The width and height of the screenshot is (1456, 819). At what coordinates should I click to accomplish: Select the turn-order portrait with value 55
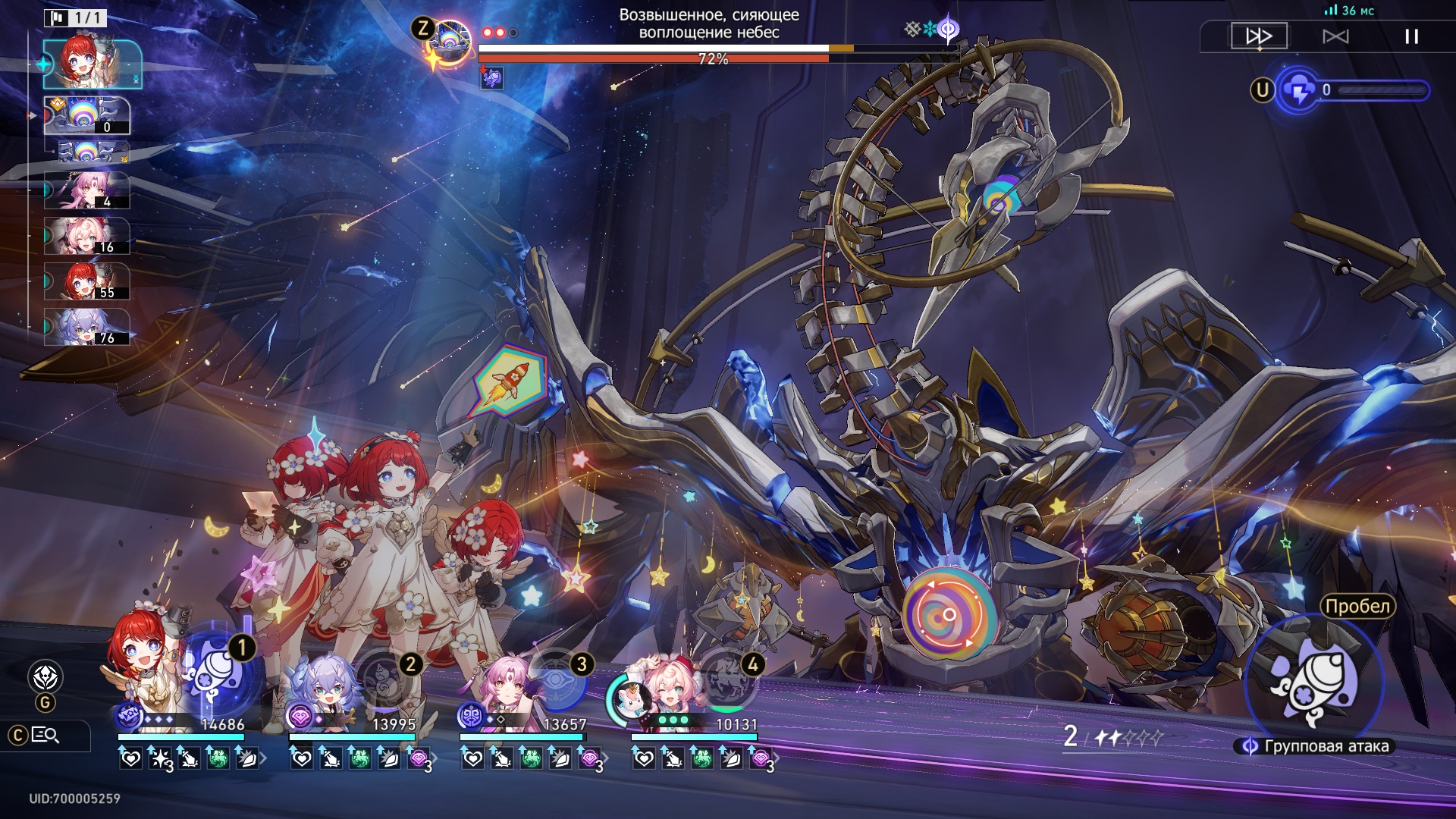86,281
